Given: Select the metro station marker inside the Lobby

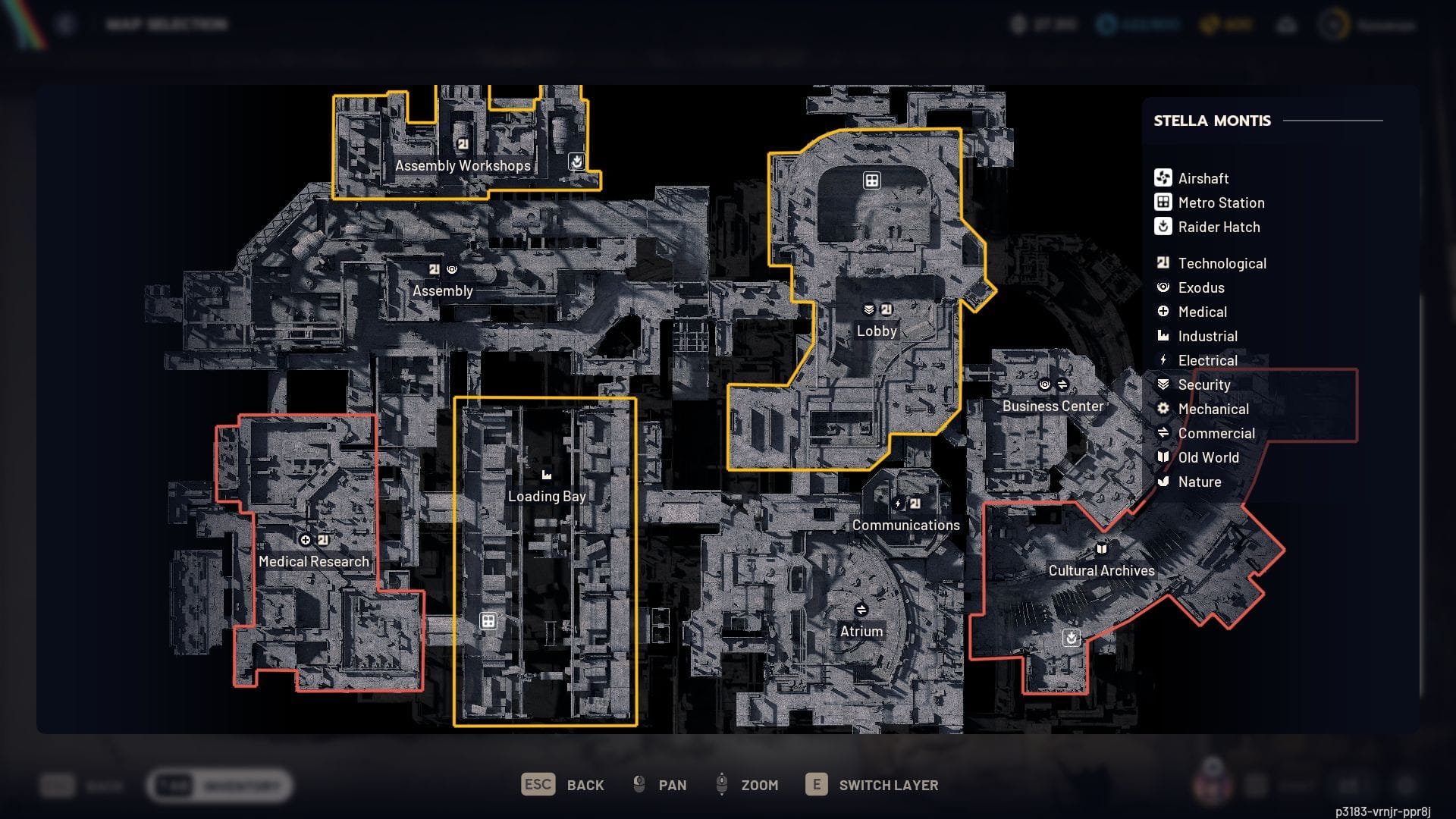Looking at the screenshot, I should pos(871,180).
